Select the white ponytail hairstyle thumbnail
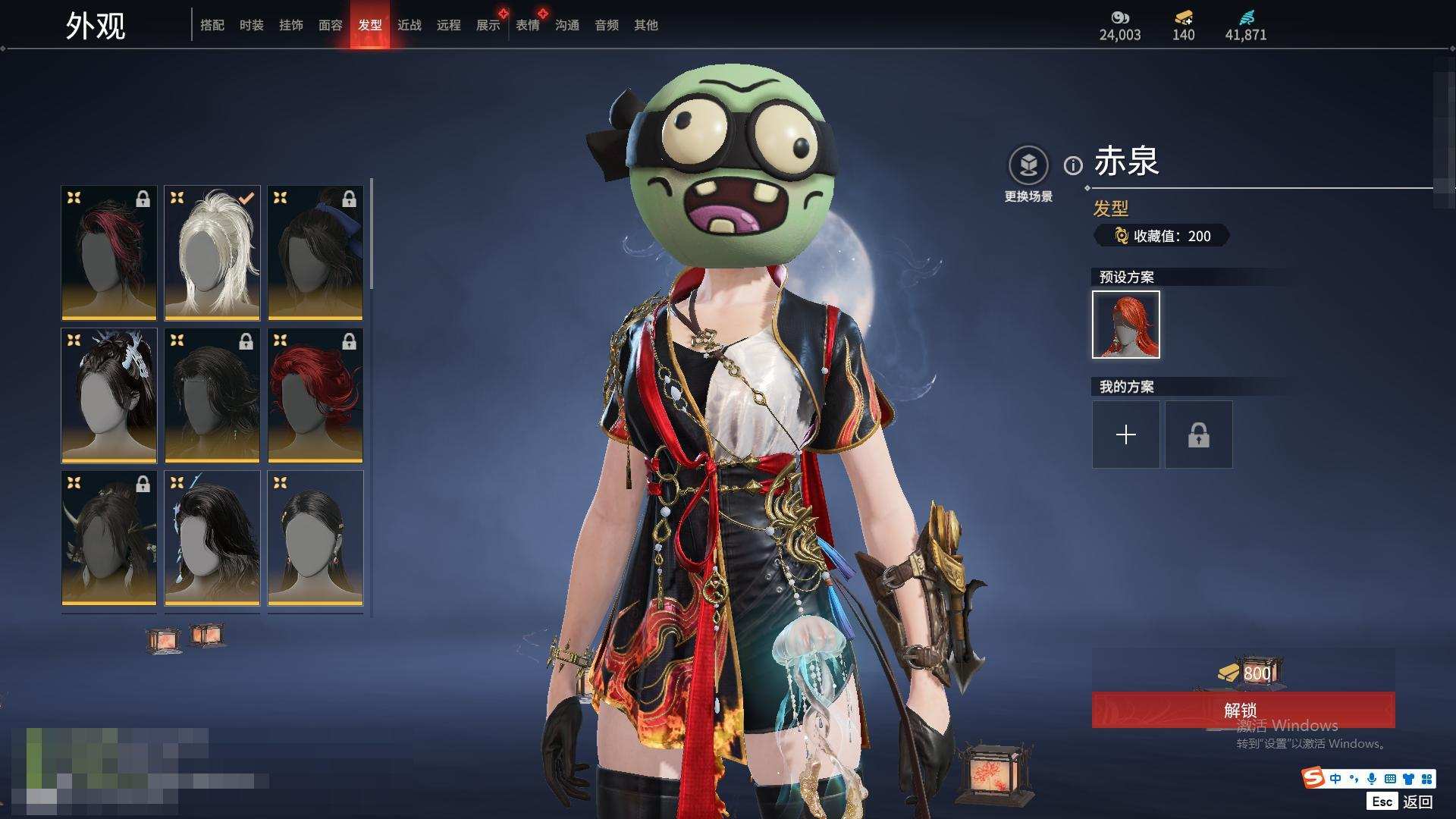 [212, 253]
